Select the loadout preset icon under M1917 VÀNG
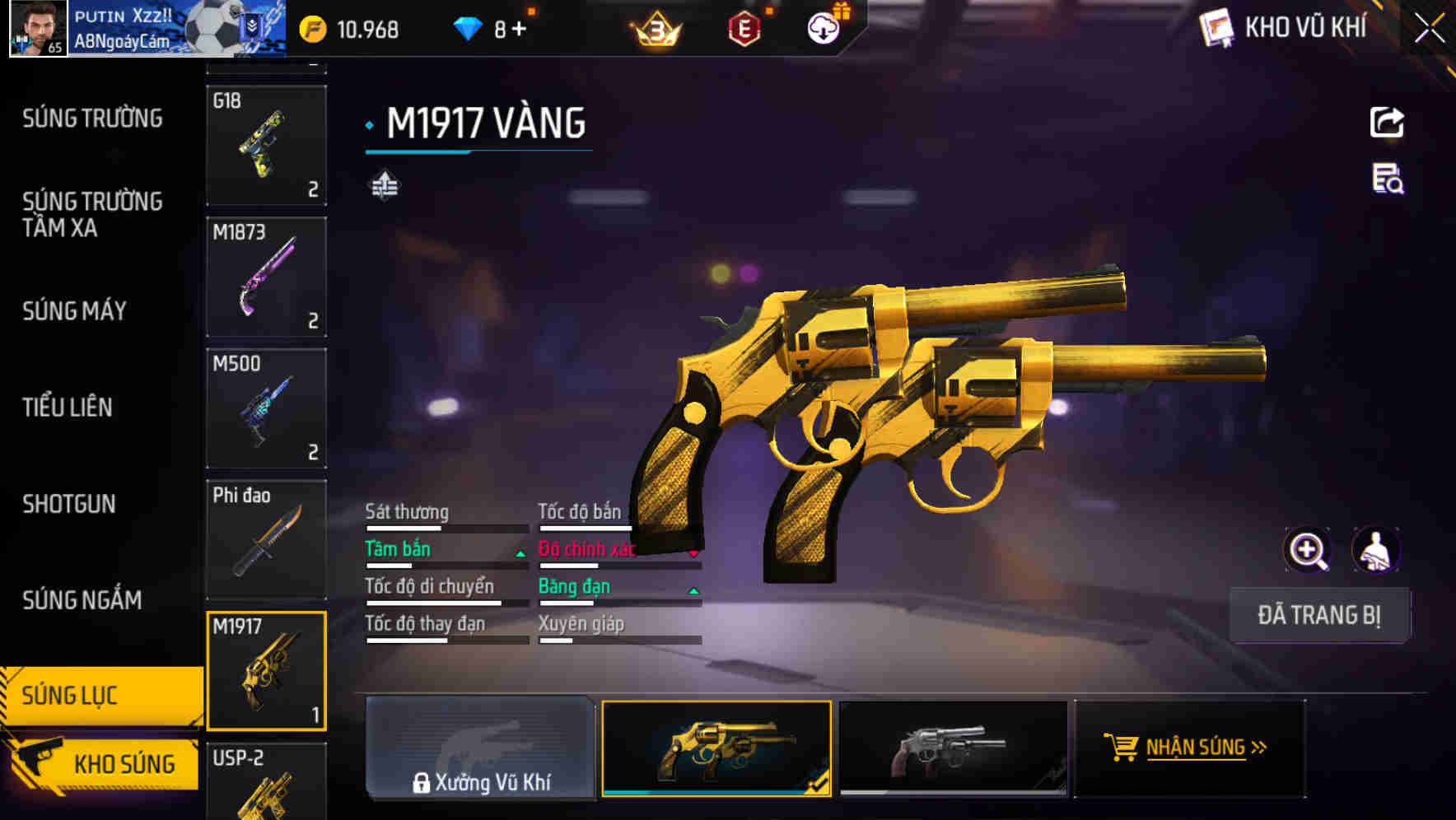The width and height of the screenshot is (1456, 820). [385, 185]
